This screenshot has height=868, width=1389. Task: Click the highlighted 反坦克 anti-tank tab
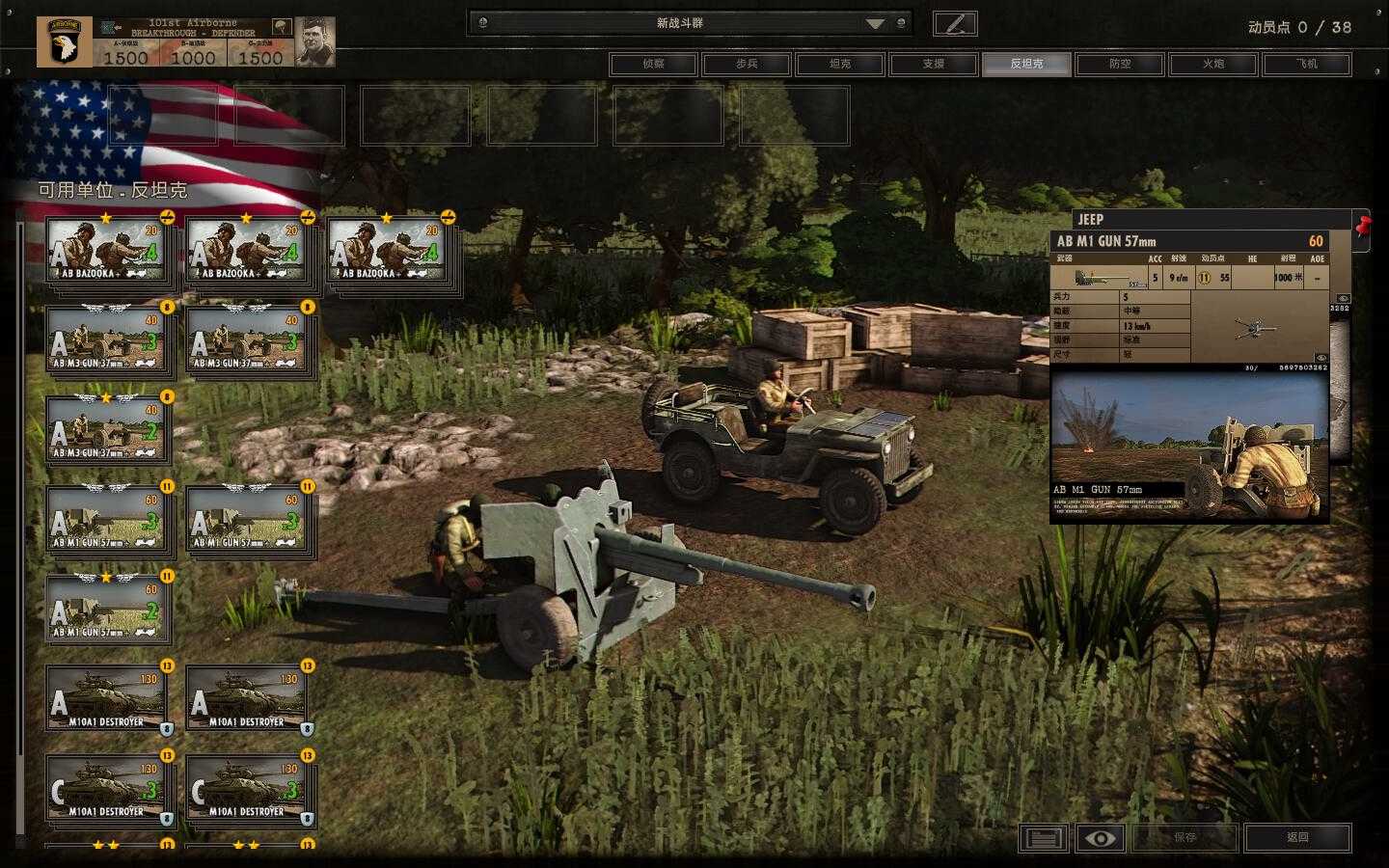click(x=1026, y=64)
